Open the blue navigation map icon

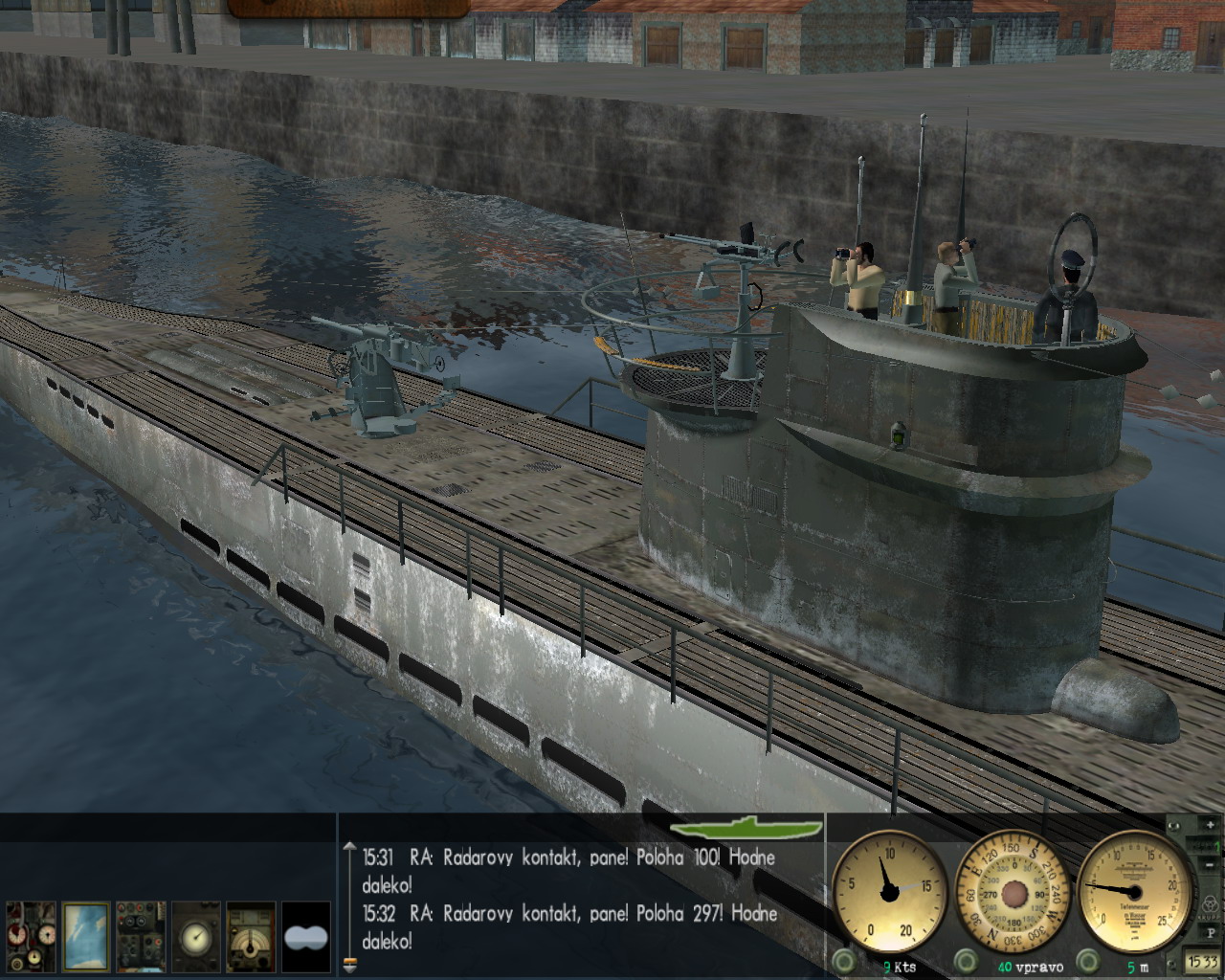(85, 937)
